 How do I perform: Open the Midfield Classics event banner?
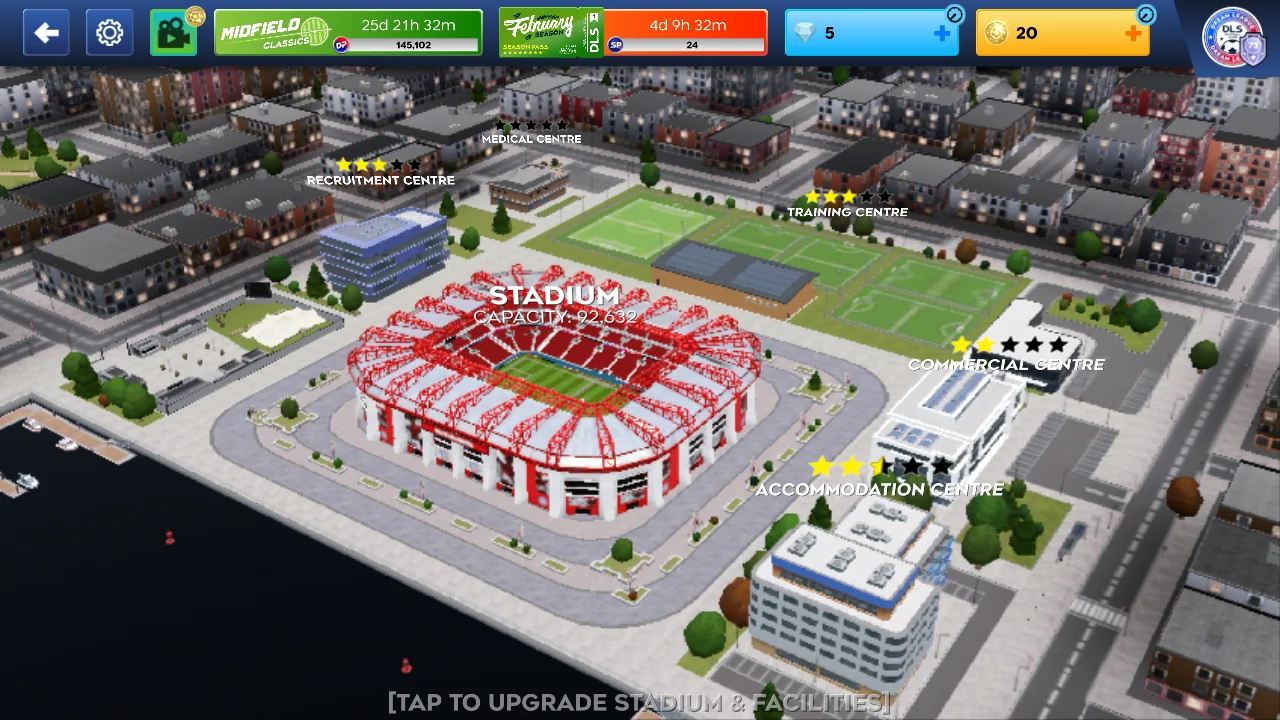(348, 33)
